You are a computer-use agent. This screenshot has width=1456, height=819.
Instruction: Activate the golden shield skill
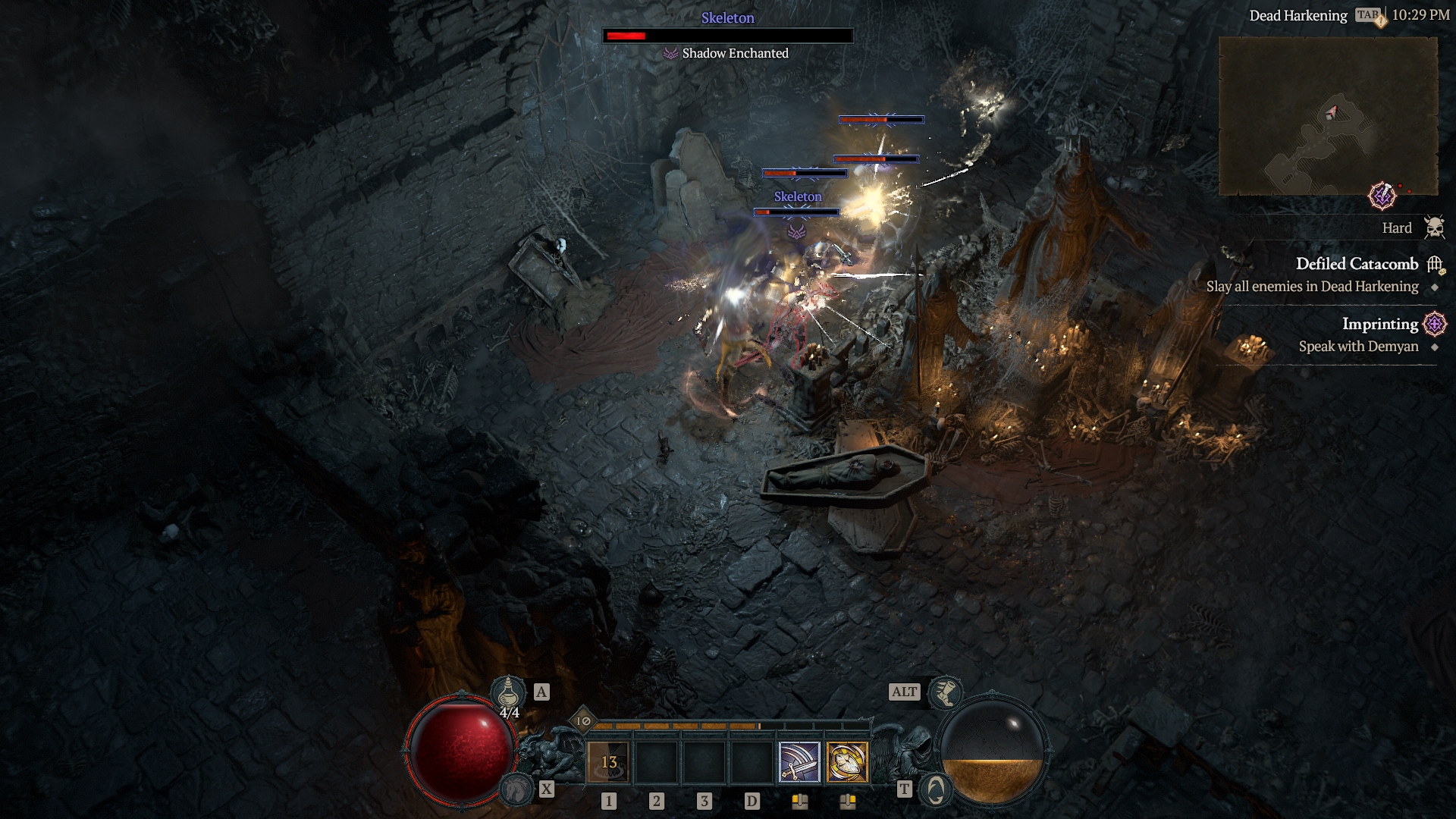click(x=847, y=762)
